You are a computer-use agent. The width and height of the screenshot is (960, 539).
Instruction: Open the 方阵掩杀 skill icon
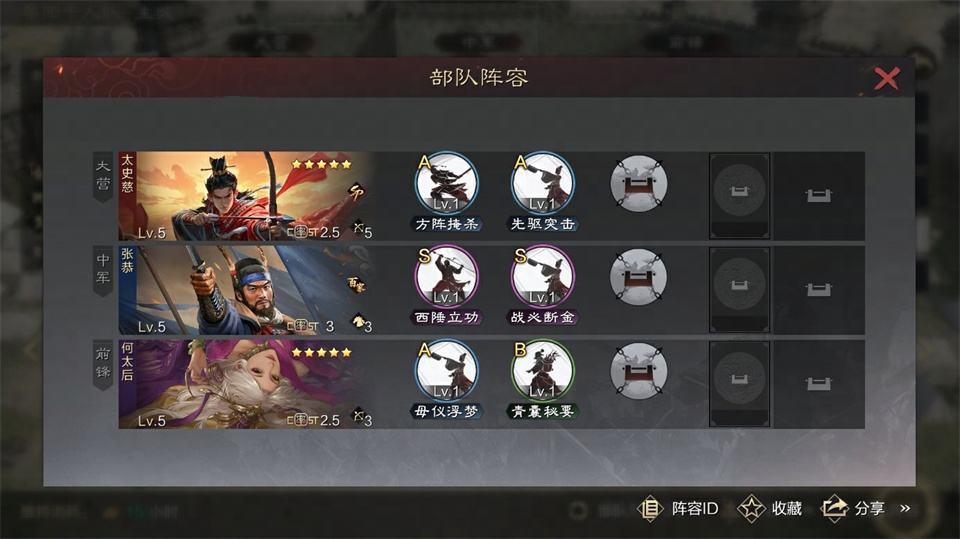[447, 185]
